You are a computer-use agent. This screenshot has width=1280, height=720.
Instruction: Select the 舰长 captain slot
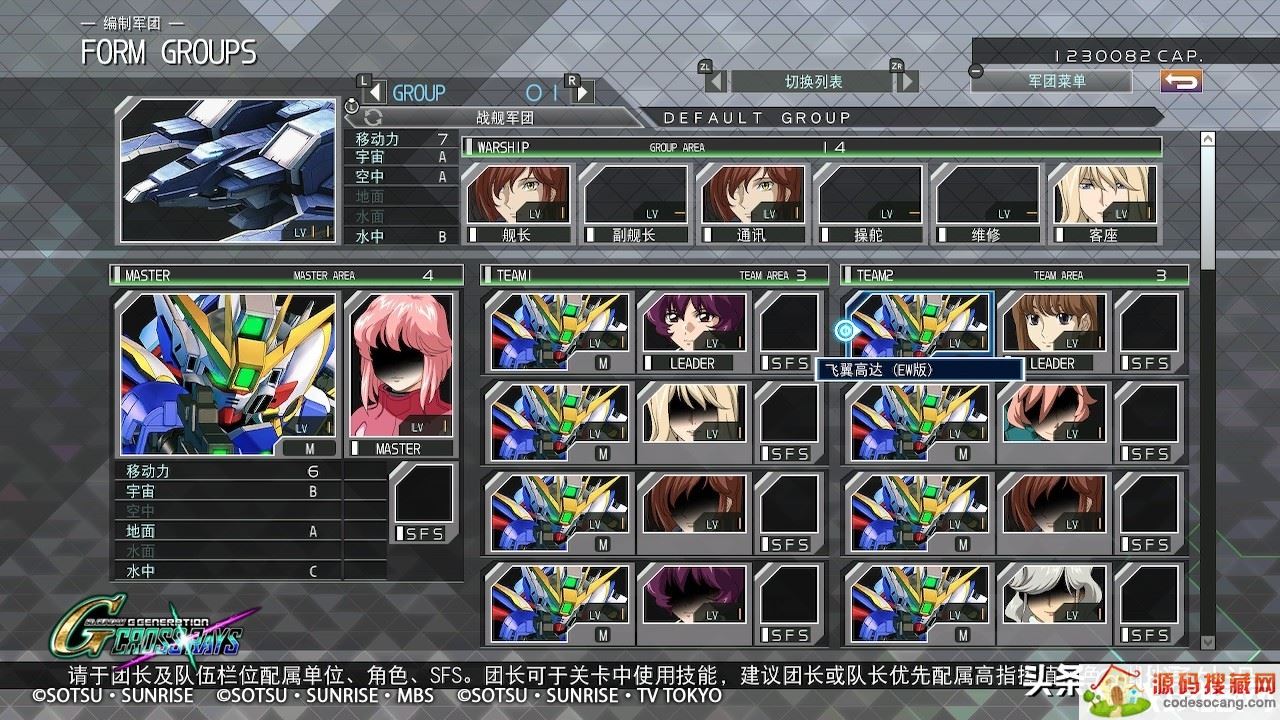(x=517, y=203)
